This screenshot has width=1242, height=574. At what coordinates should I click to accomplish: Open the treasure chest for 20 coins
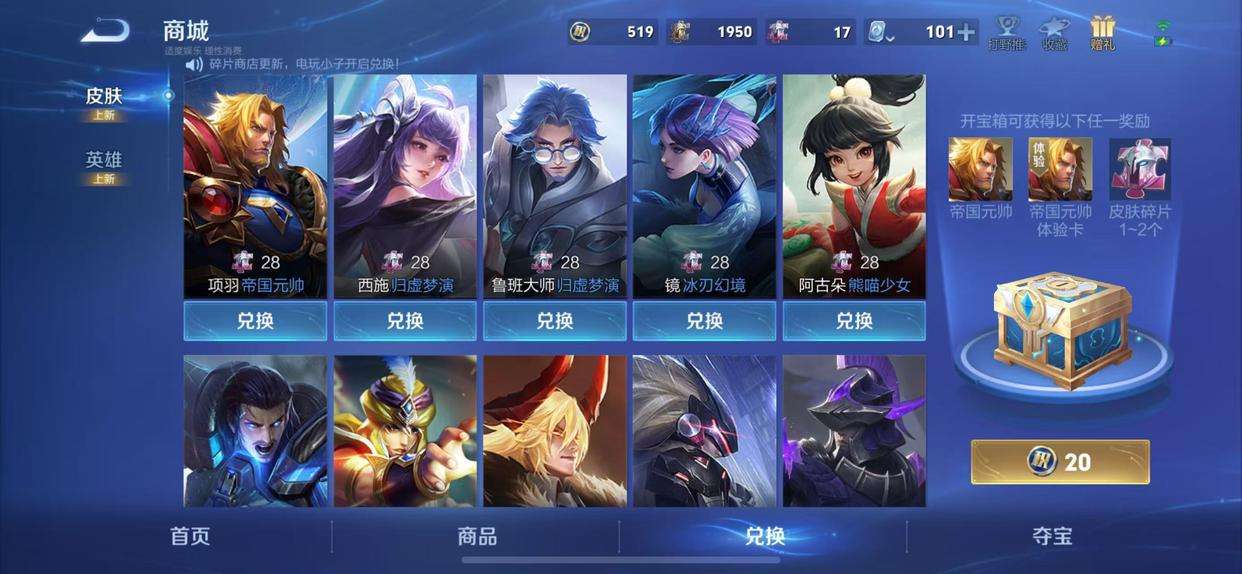point(1060,462)
